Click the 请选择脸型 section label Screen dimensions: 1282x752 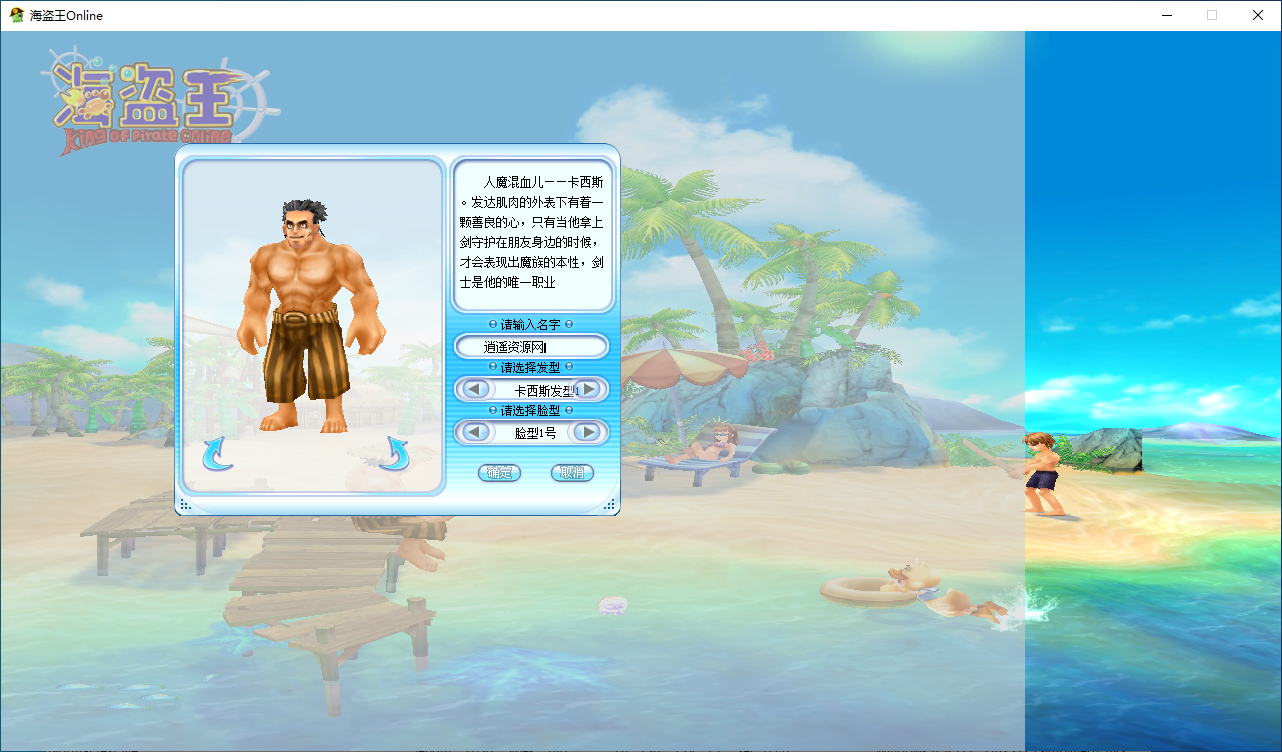pos(531,410)
